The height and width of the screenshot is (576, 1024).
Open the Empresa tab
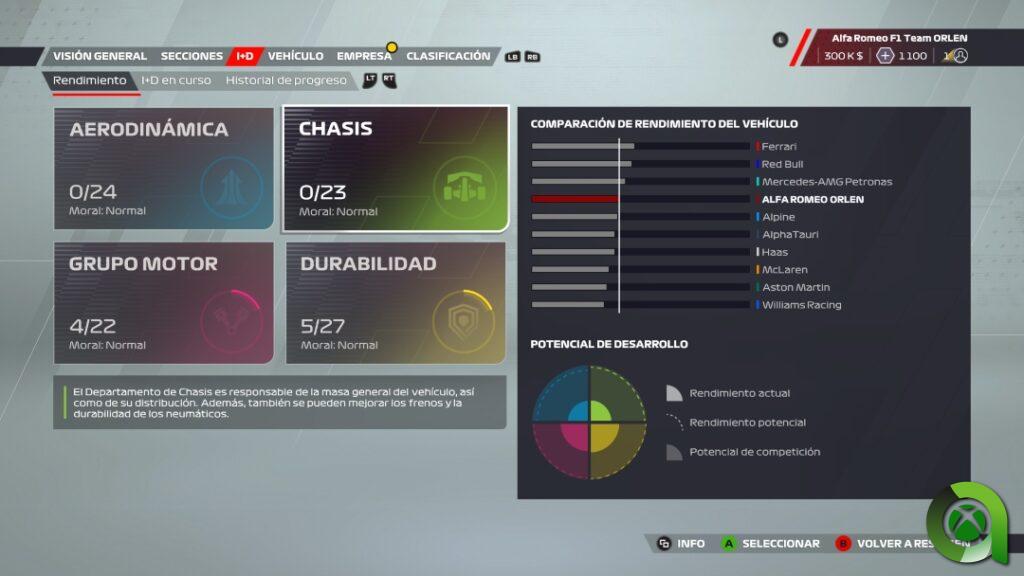point(364,56)
